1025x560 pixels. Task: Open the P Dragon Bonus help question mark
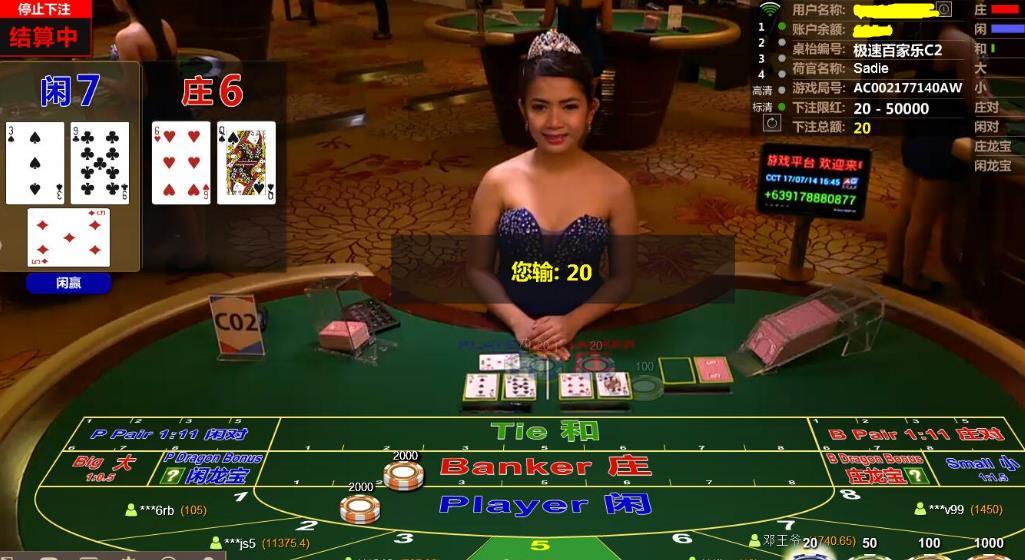point(171,476)
